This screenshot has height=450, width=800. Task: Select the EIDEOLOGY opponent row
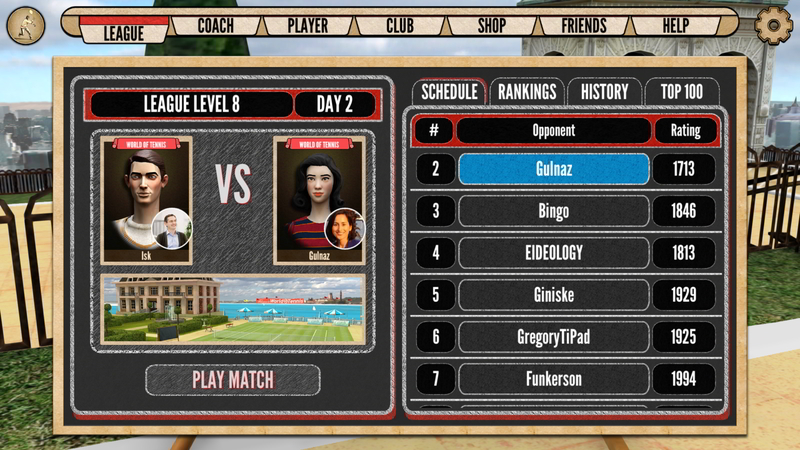coord(553,253)
